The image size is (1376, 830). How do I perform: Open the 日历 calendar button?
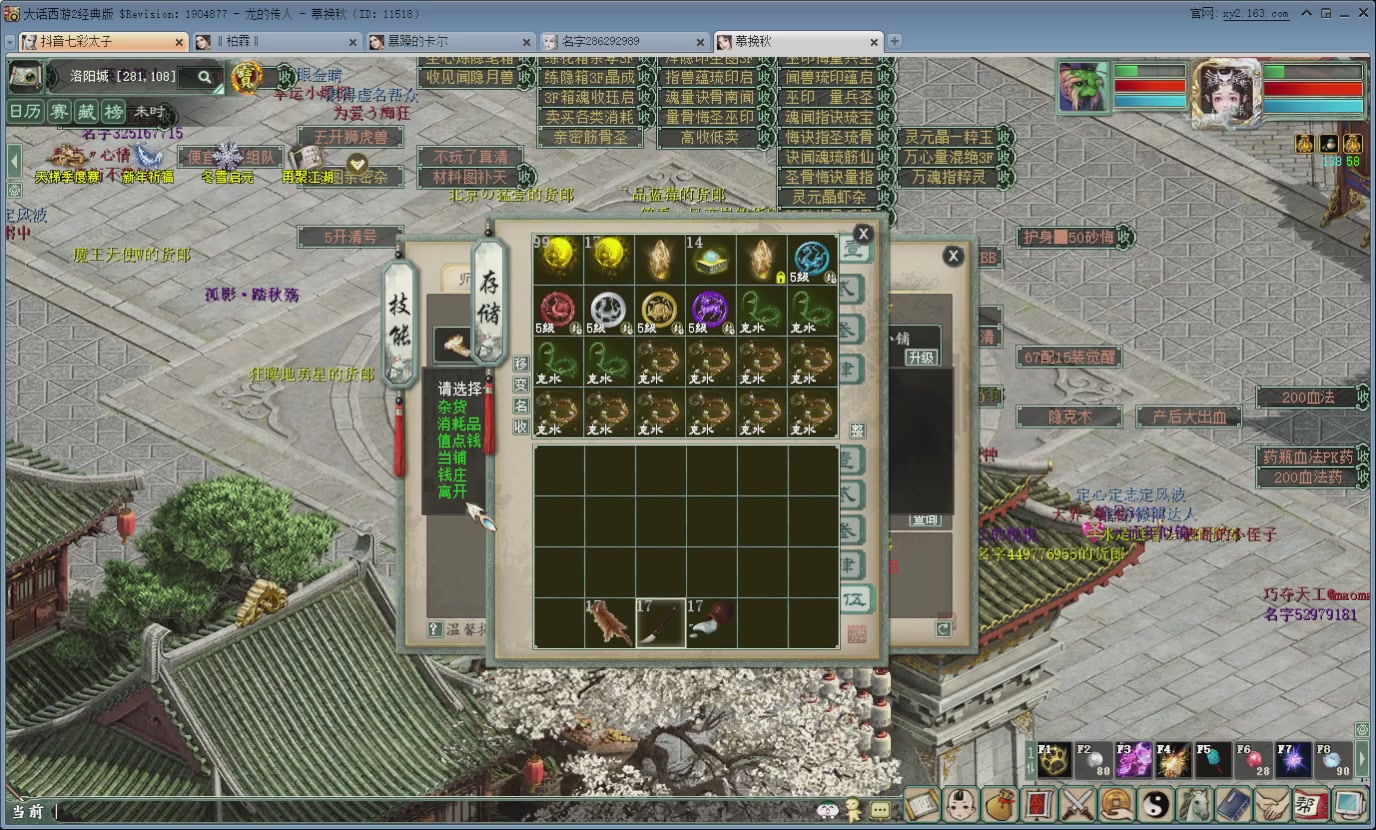24,112
